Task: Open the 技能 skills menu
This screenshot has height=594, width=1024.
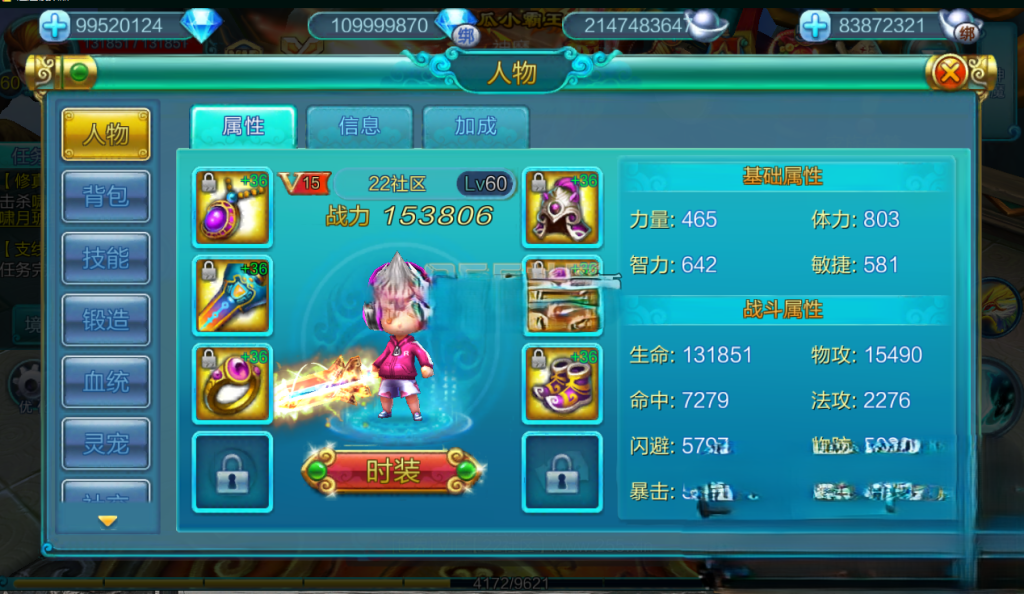Action: coord(105,258)
